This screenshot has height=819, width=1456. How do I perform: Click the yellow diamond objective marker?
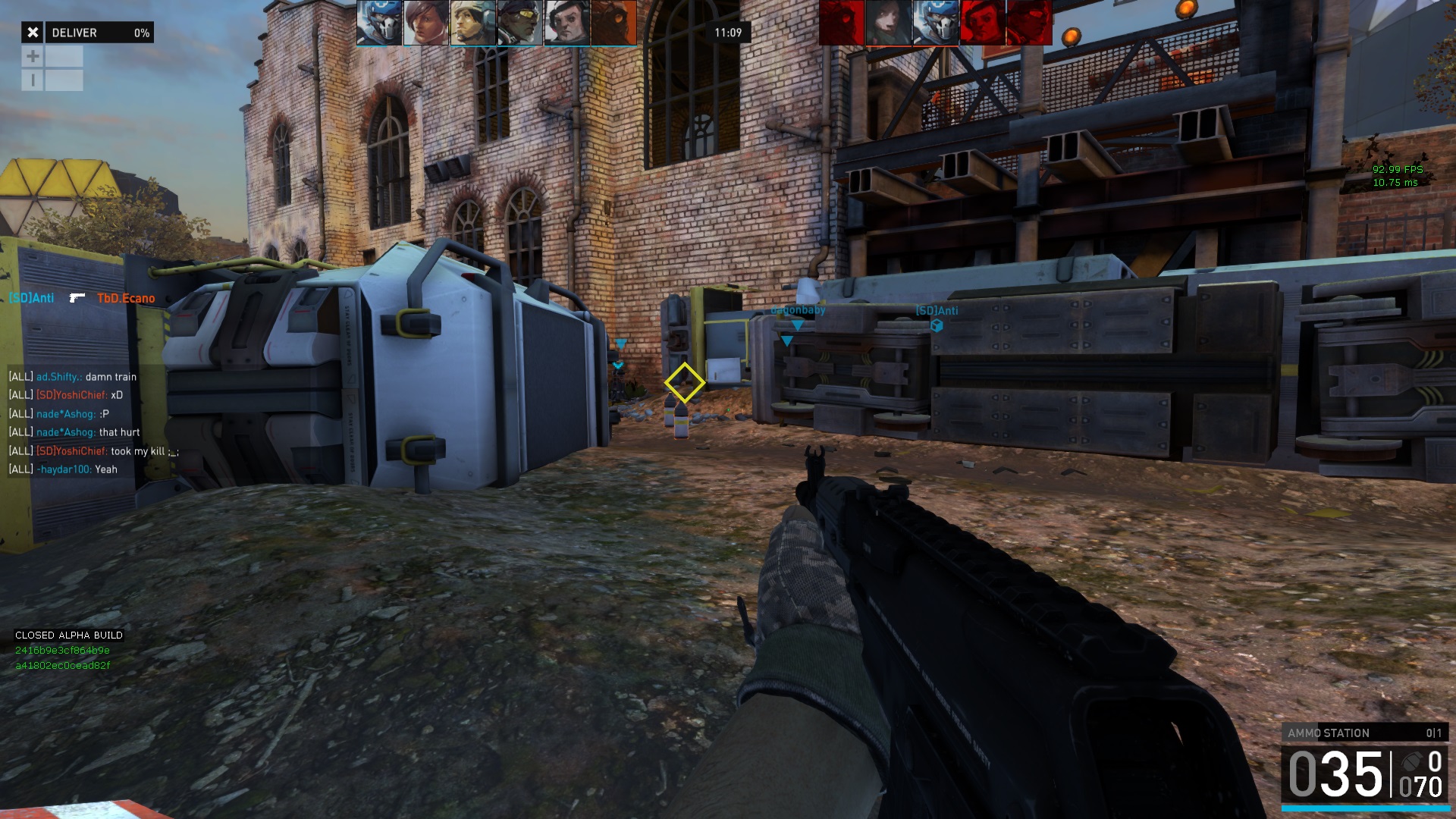[x=684, y=382]
